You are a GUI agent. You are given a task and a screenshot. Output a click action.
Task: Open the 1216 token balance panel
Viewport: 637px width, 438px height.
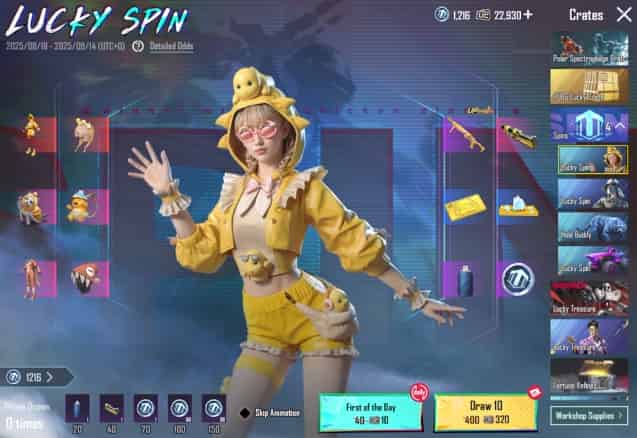coord(36,376)
